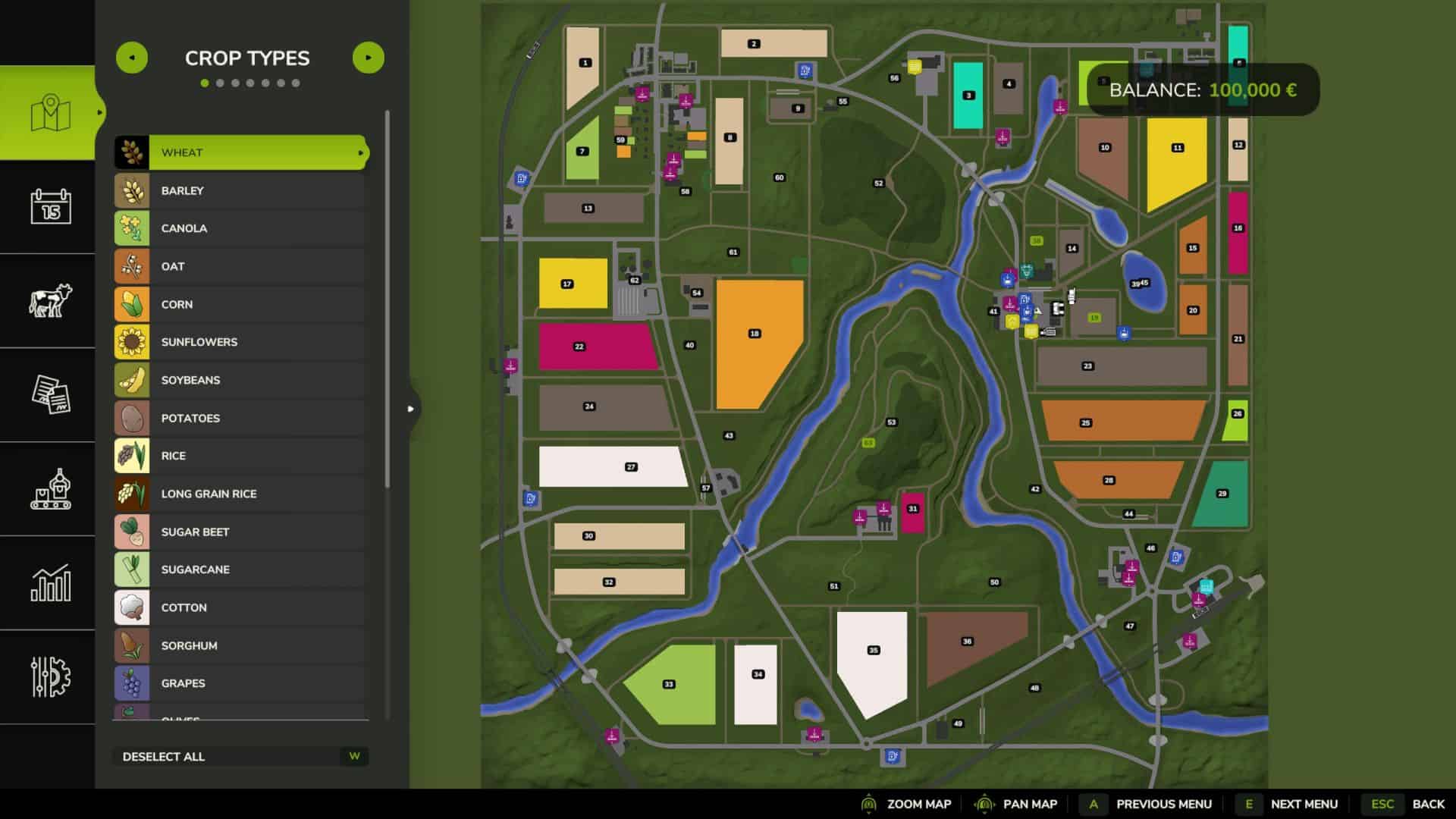Click the Deselect All button
The height and width of the screenshot is (819, 1456).
coord(241,756)
